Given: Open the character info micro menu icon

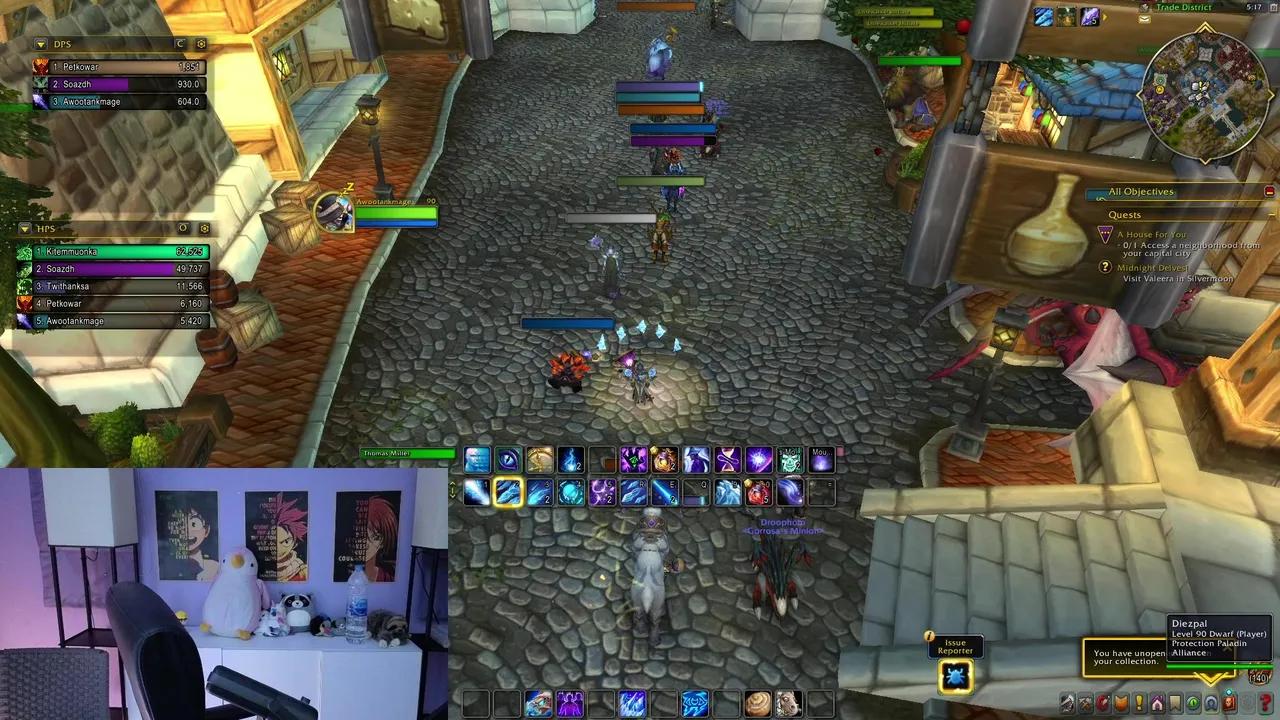Looking at the screenshot, I should (1067, 701).
